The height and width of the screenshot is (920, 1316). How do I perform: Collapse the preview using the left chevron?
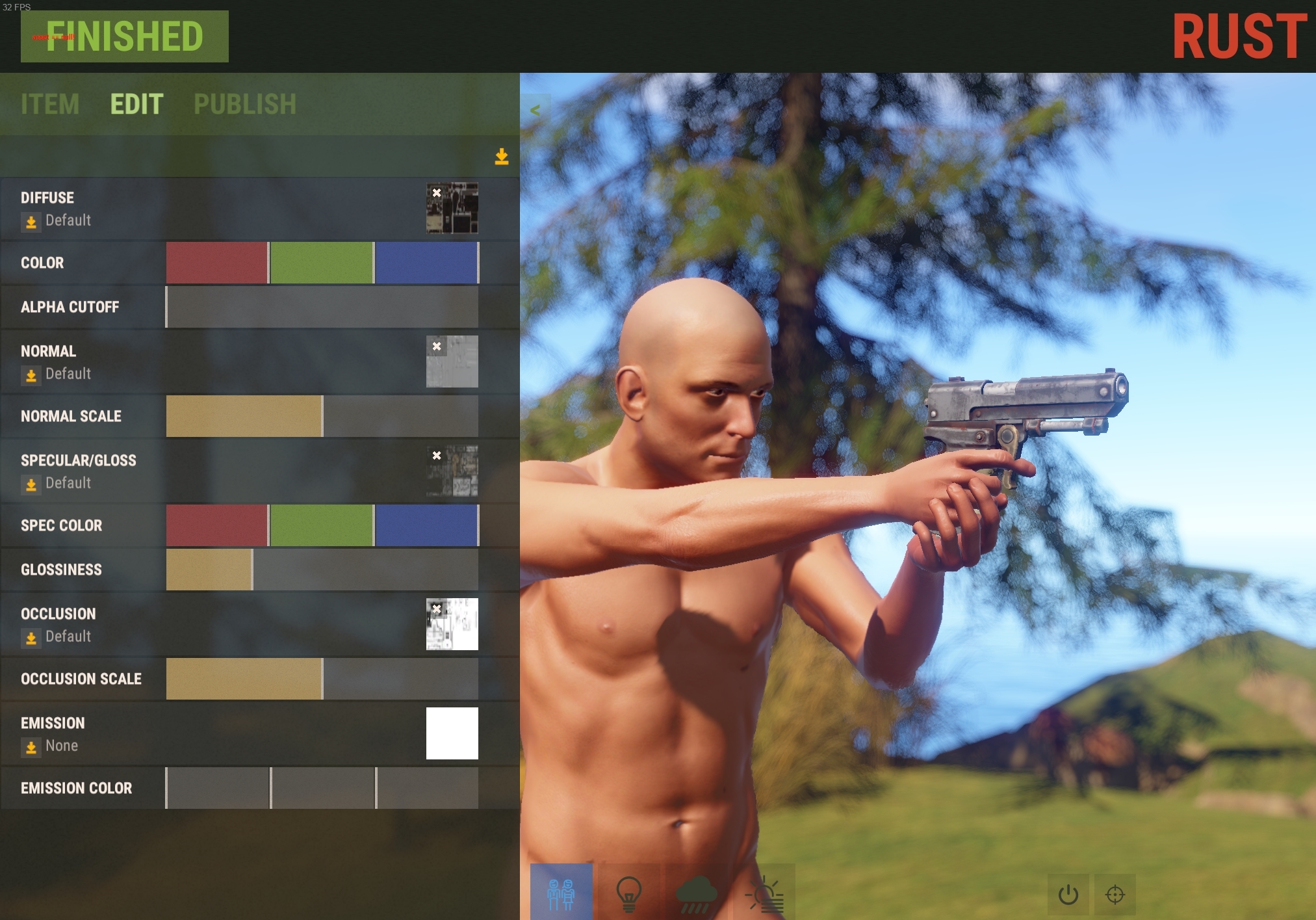click(535, 110)
